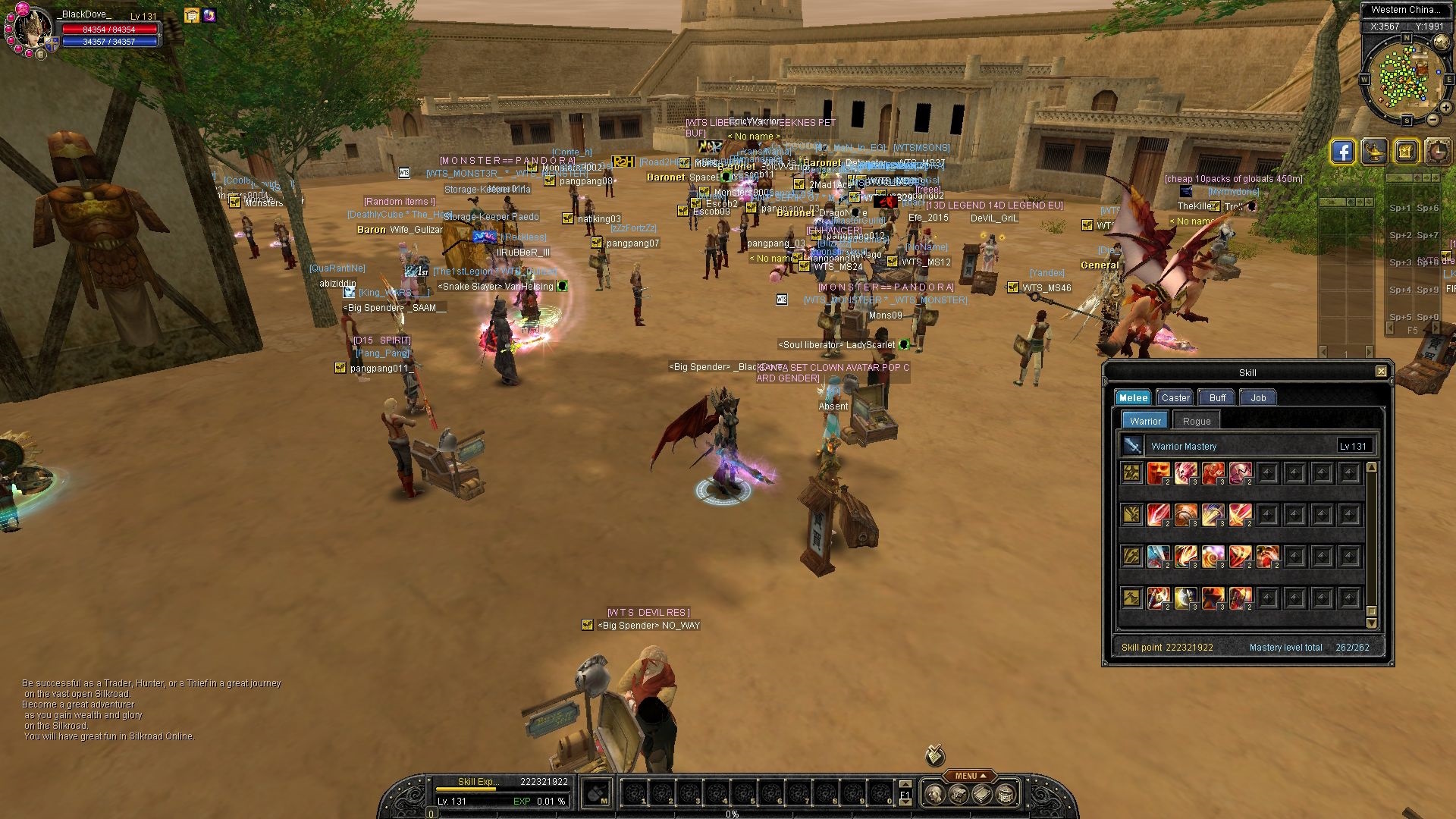Screen dimensions: 1456x819
Task: Click the Warrior Mastery sword icon
Action: click(x=1132, y=446)
